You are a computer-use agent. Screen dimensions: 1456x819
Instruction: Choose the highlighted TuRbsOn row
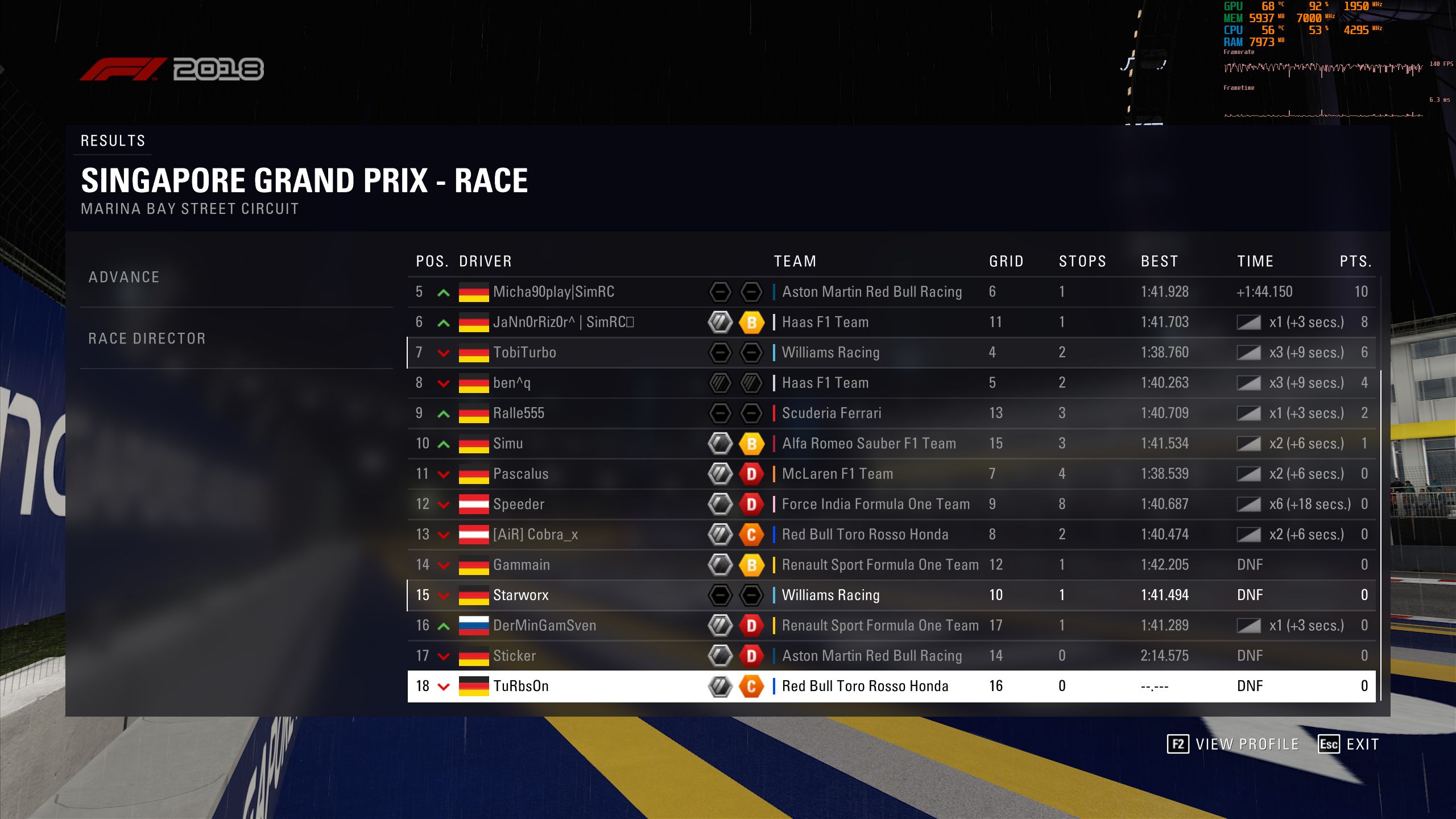tap(520, 686)
